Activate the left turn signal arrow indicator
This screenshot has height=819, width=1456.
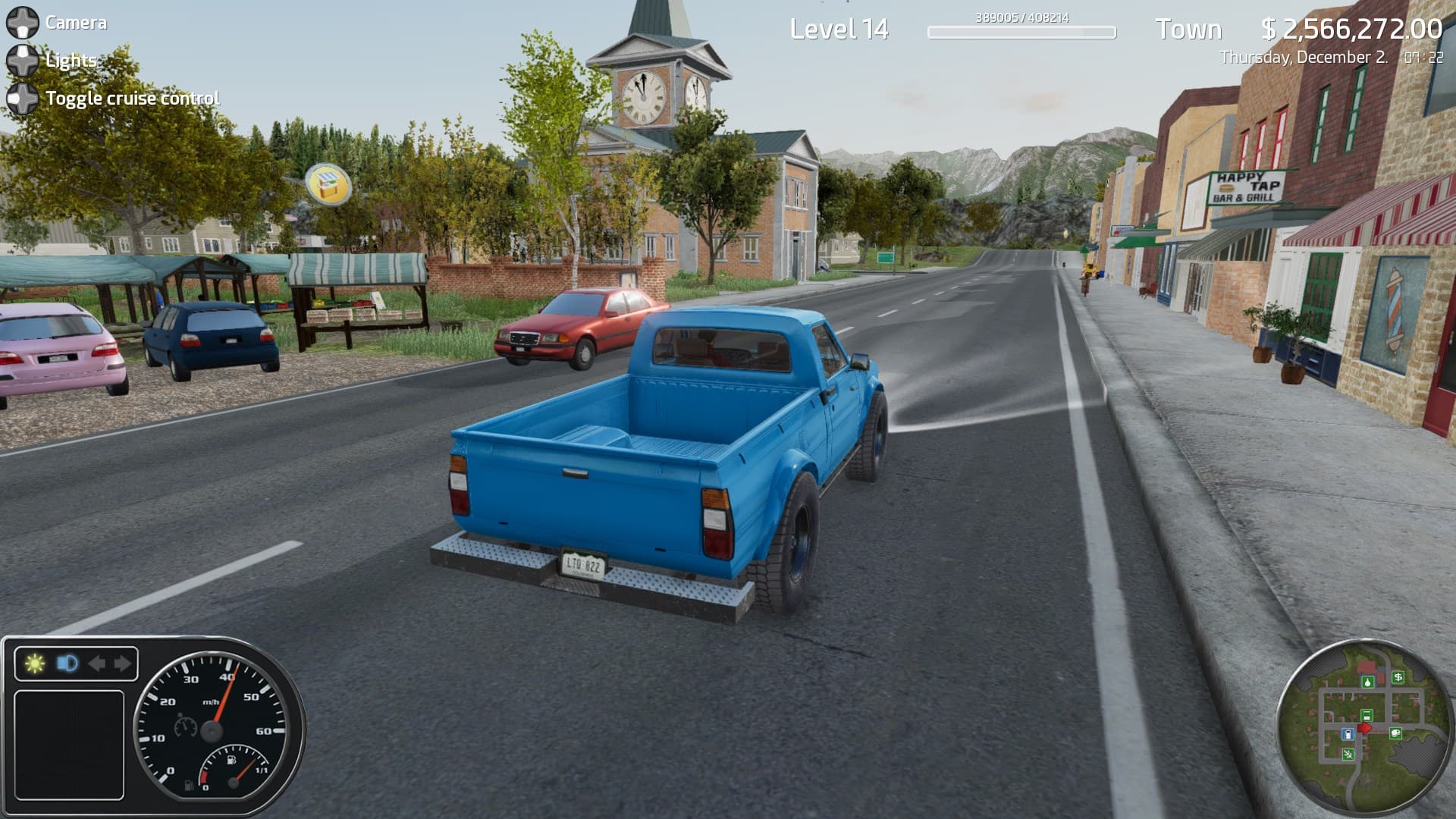pos(99,663)
